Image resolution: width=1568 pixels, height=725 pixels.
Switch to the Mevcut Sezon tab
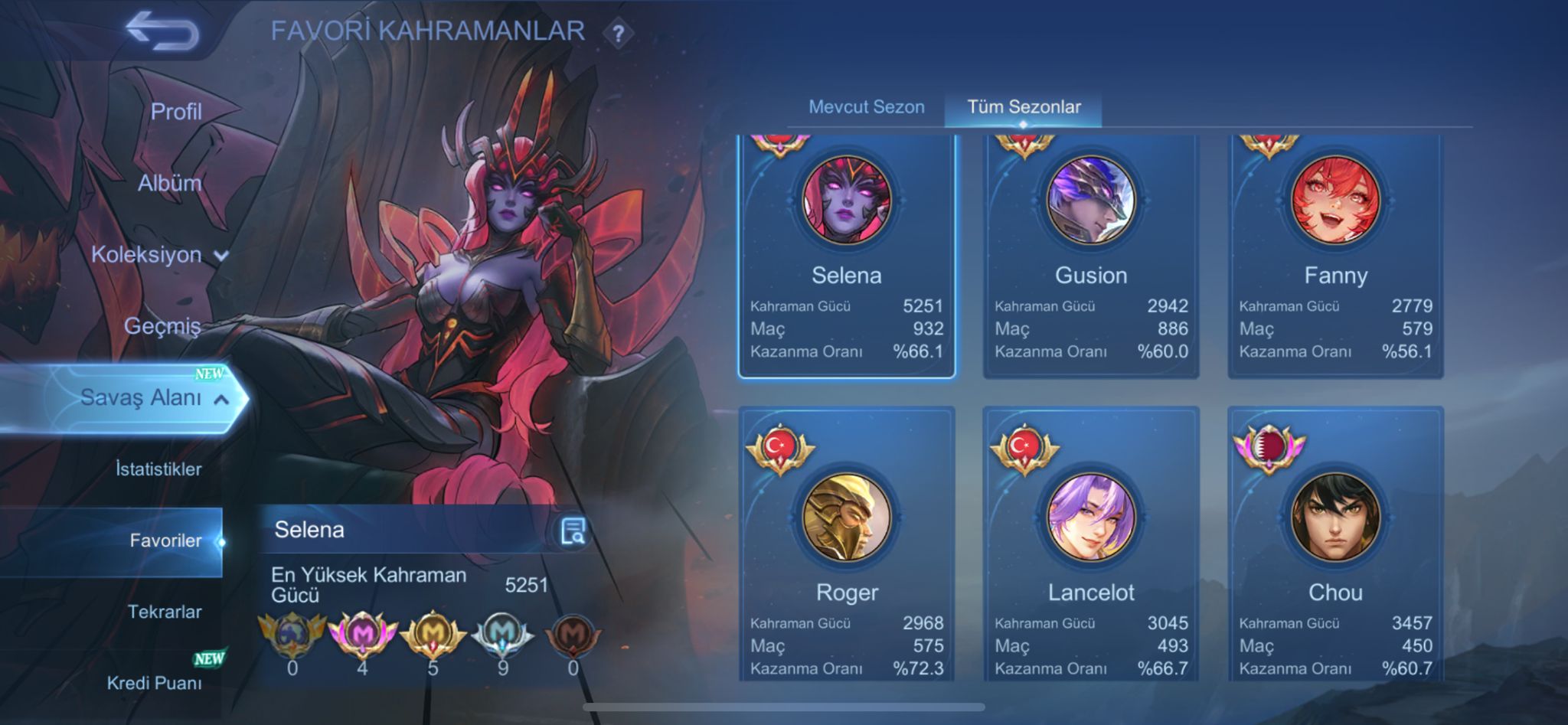point(868,107)
